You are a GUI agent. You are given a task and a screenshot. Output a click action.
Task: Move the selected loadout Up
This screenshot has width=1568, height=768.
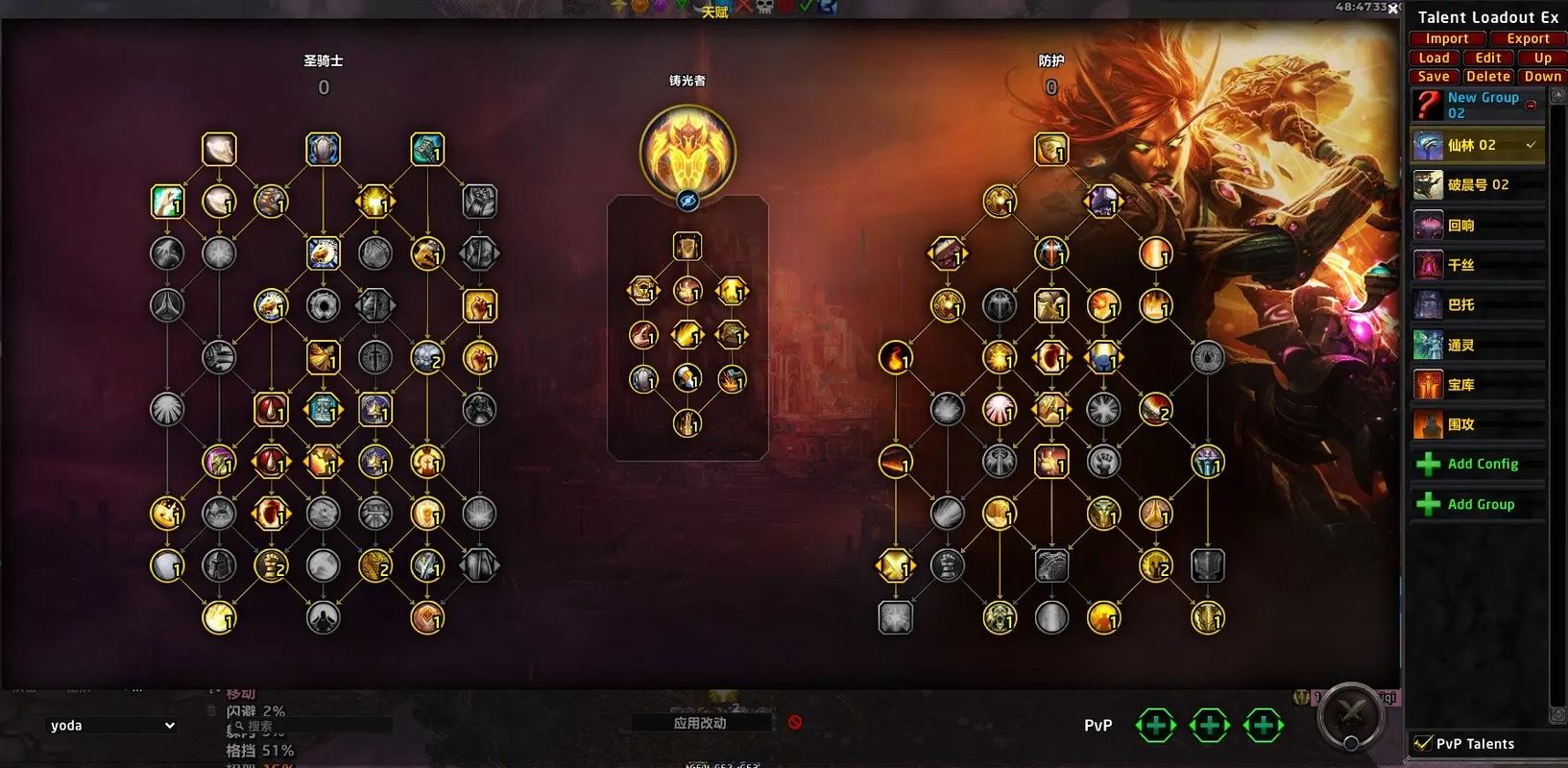pyautogui.click(x=1542, y=58)
